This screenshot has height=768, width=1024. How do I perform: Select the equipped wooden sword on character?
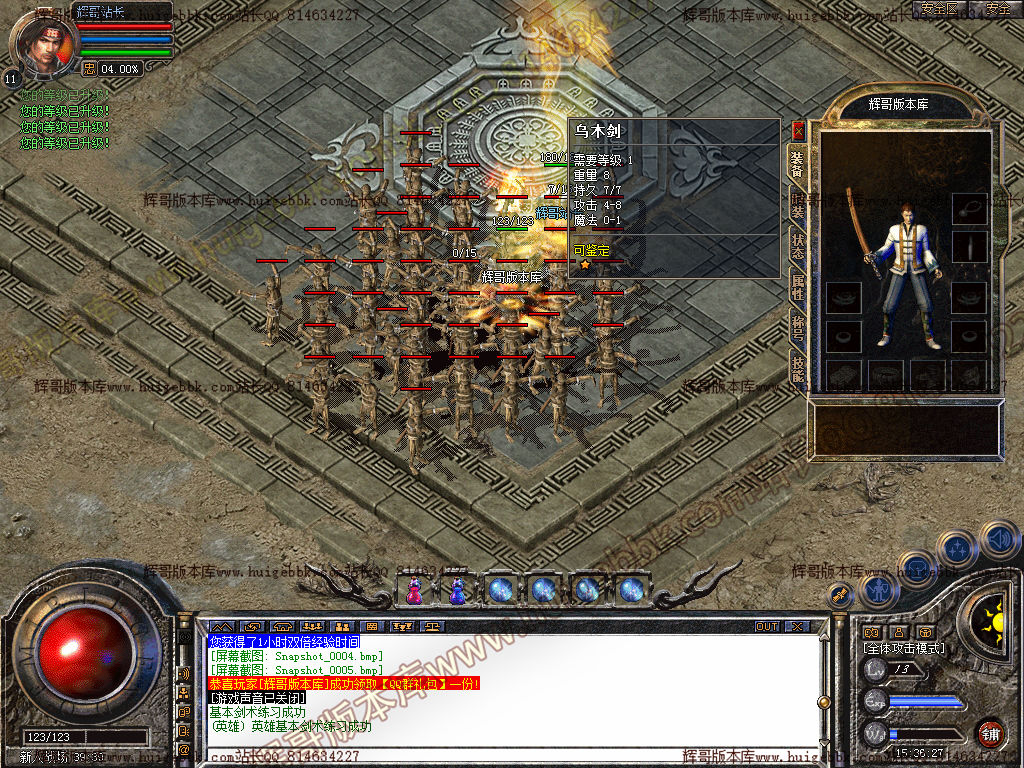tap(858, 225)
